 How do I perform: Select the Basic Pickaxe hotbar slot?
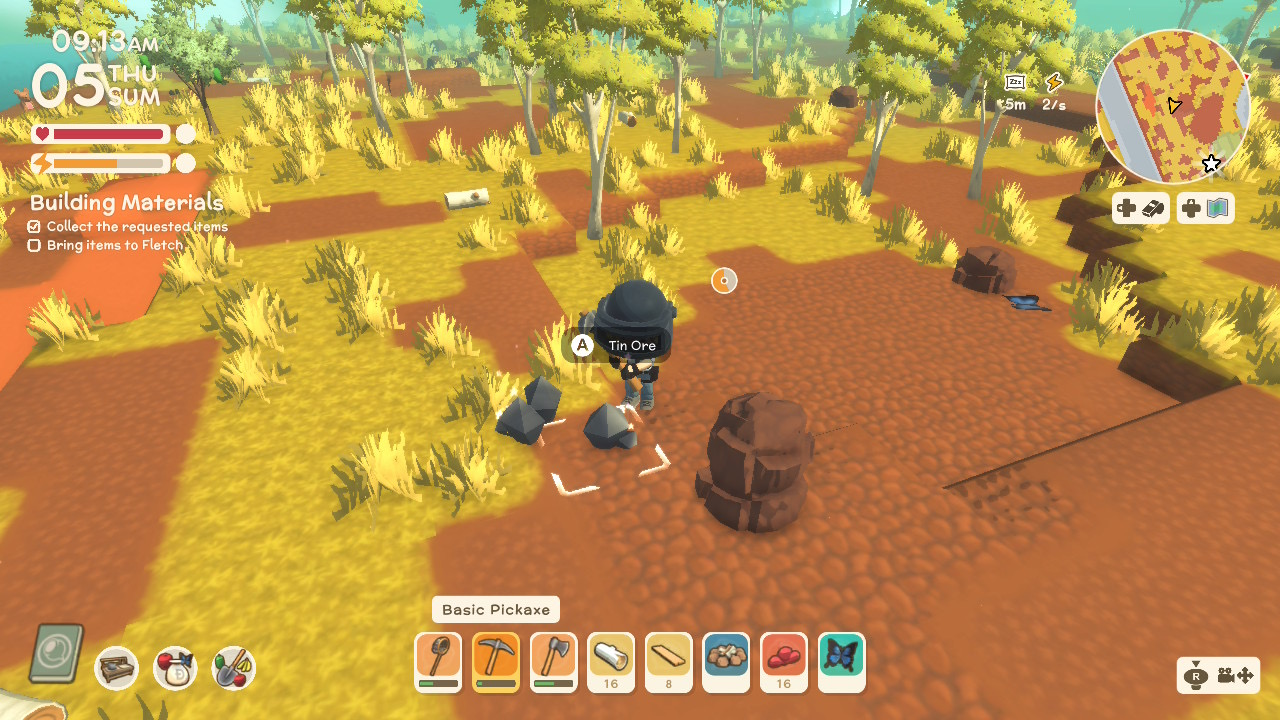point(496,661)
